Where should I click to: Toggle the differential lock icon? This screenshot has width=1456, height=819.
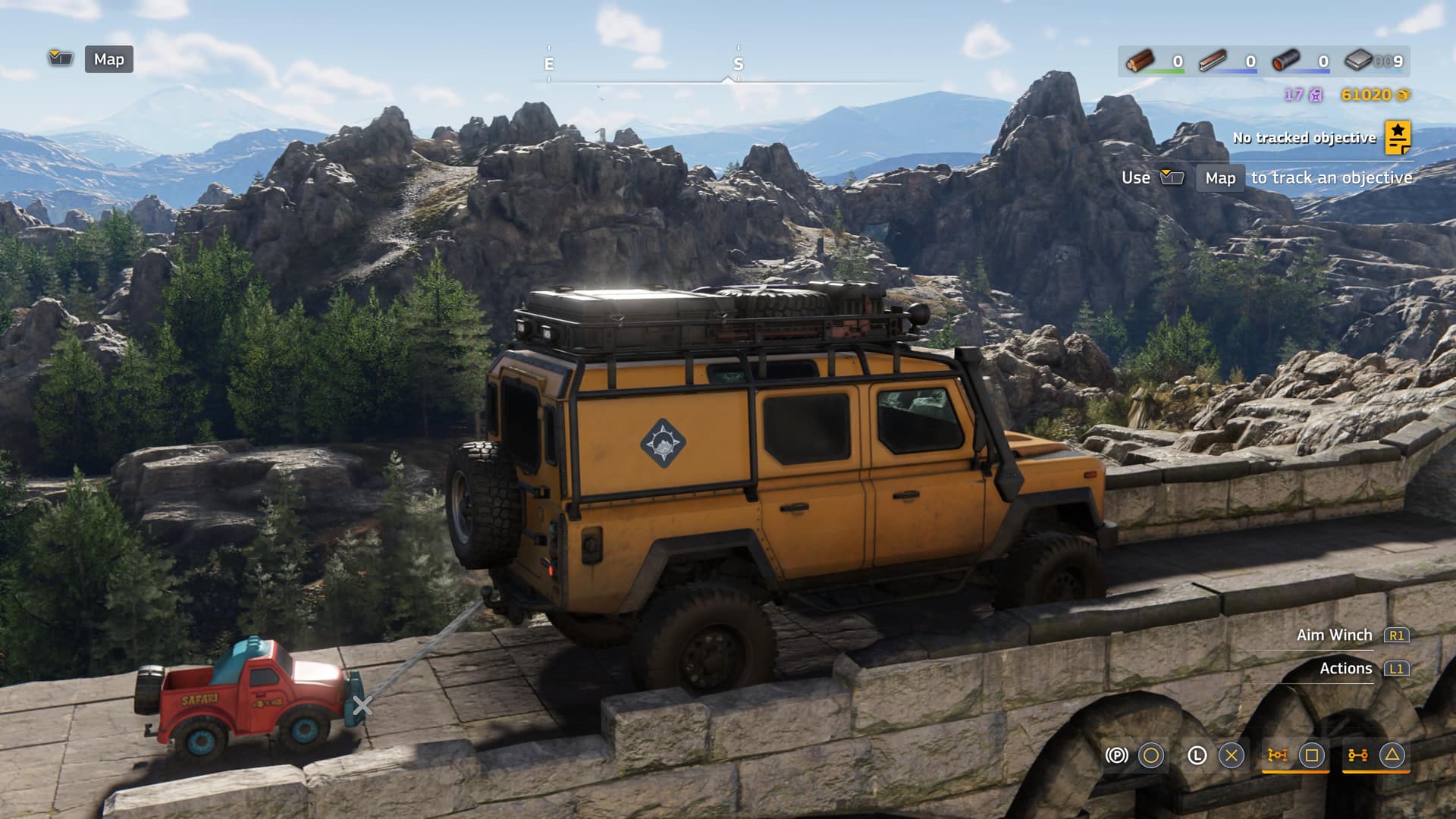tap(1278, 755)
